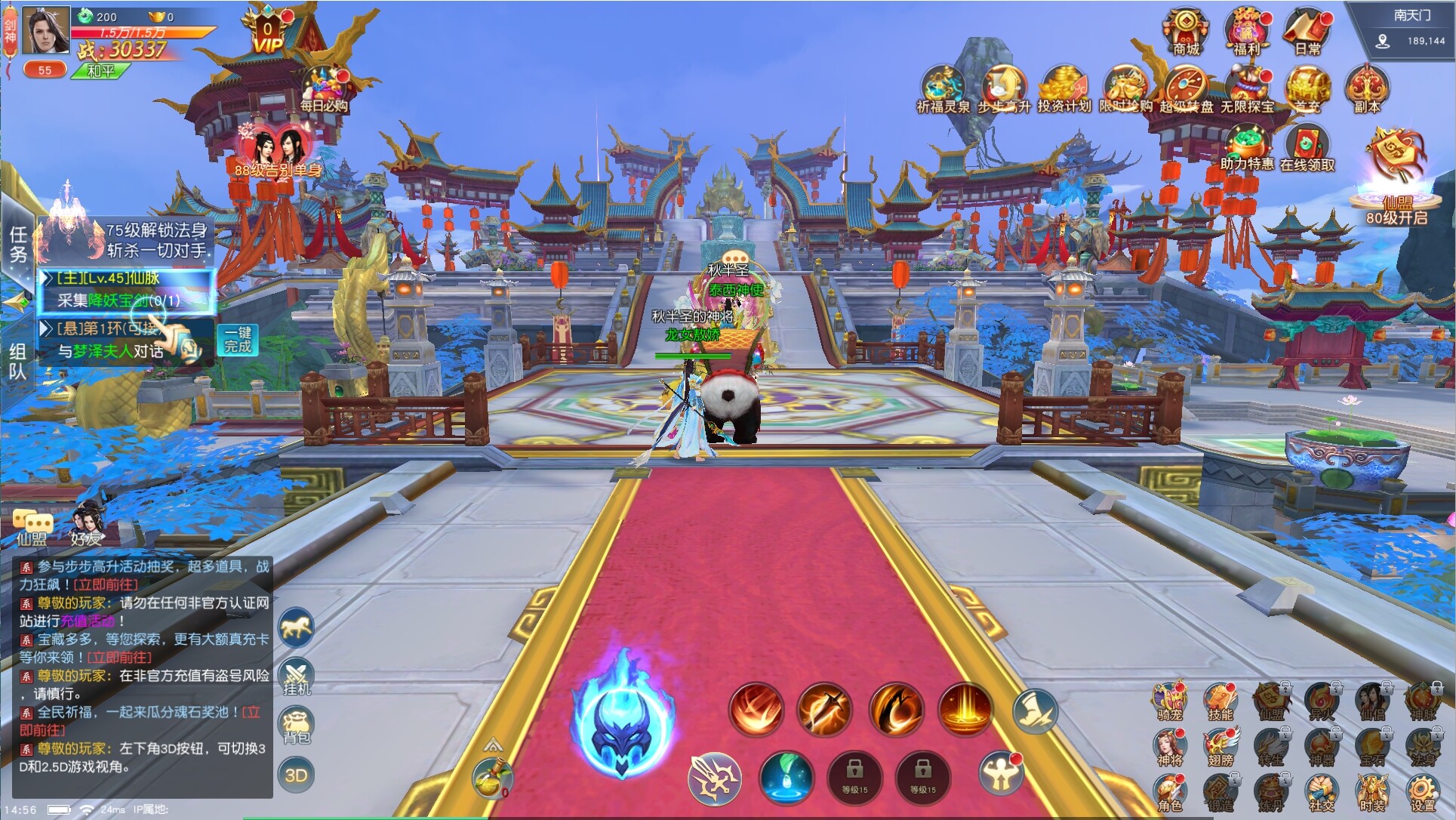Open the 背包 backpack

297,725
